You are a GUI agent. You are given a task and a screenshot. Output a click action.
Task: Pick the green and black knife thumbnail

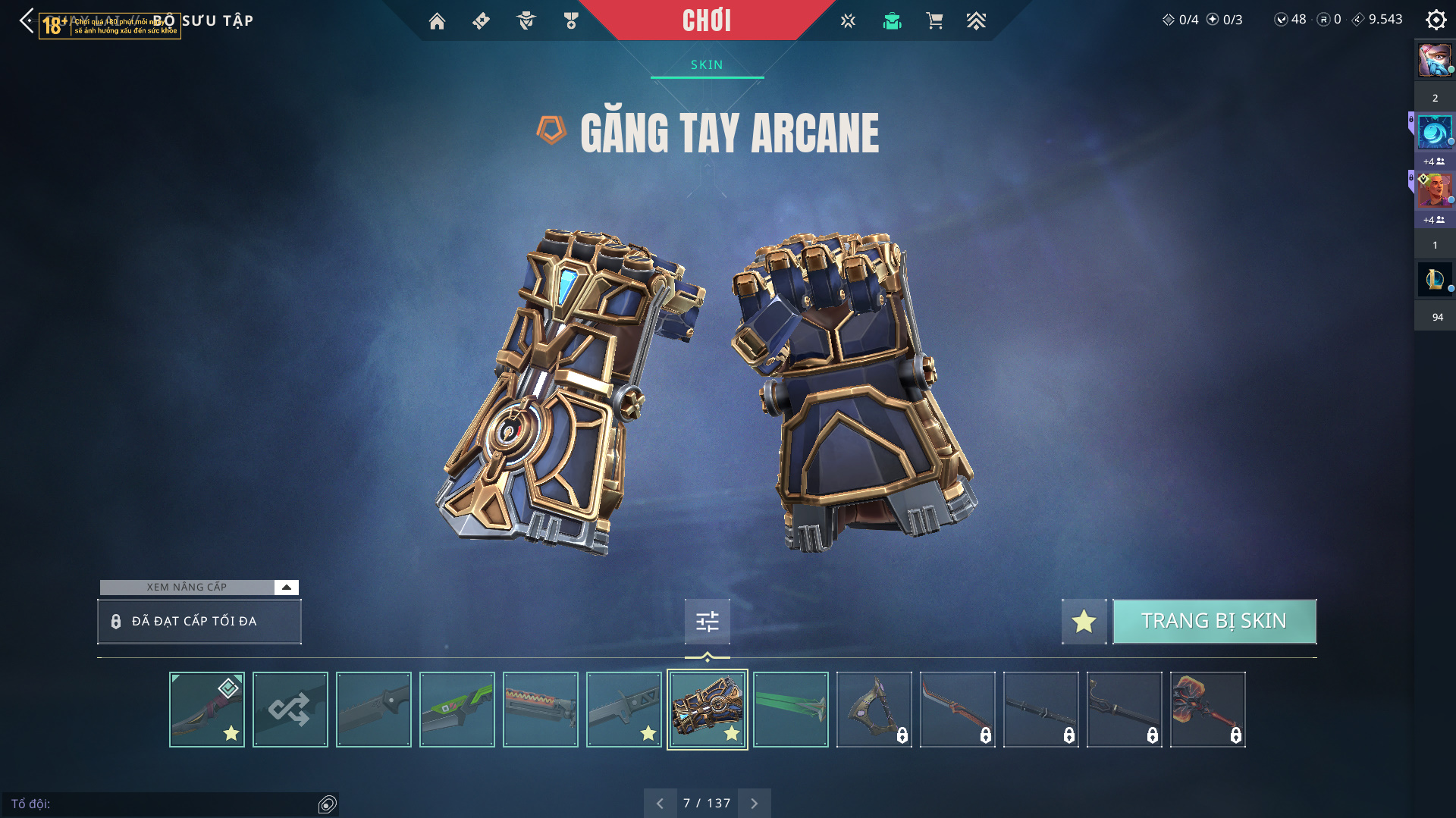coord(457,710)
